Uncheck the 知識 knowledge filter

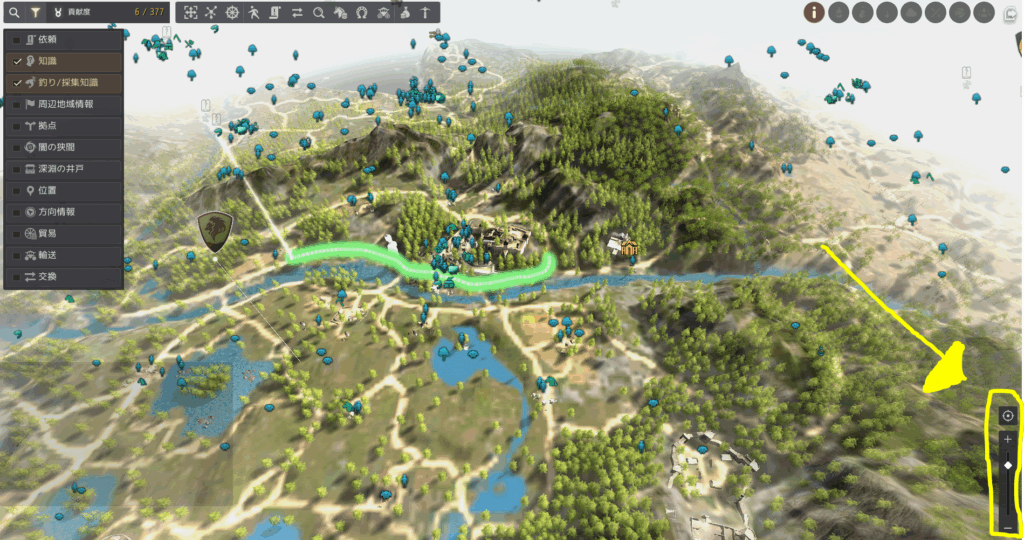tap(17, 61)
